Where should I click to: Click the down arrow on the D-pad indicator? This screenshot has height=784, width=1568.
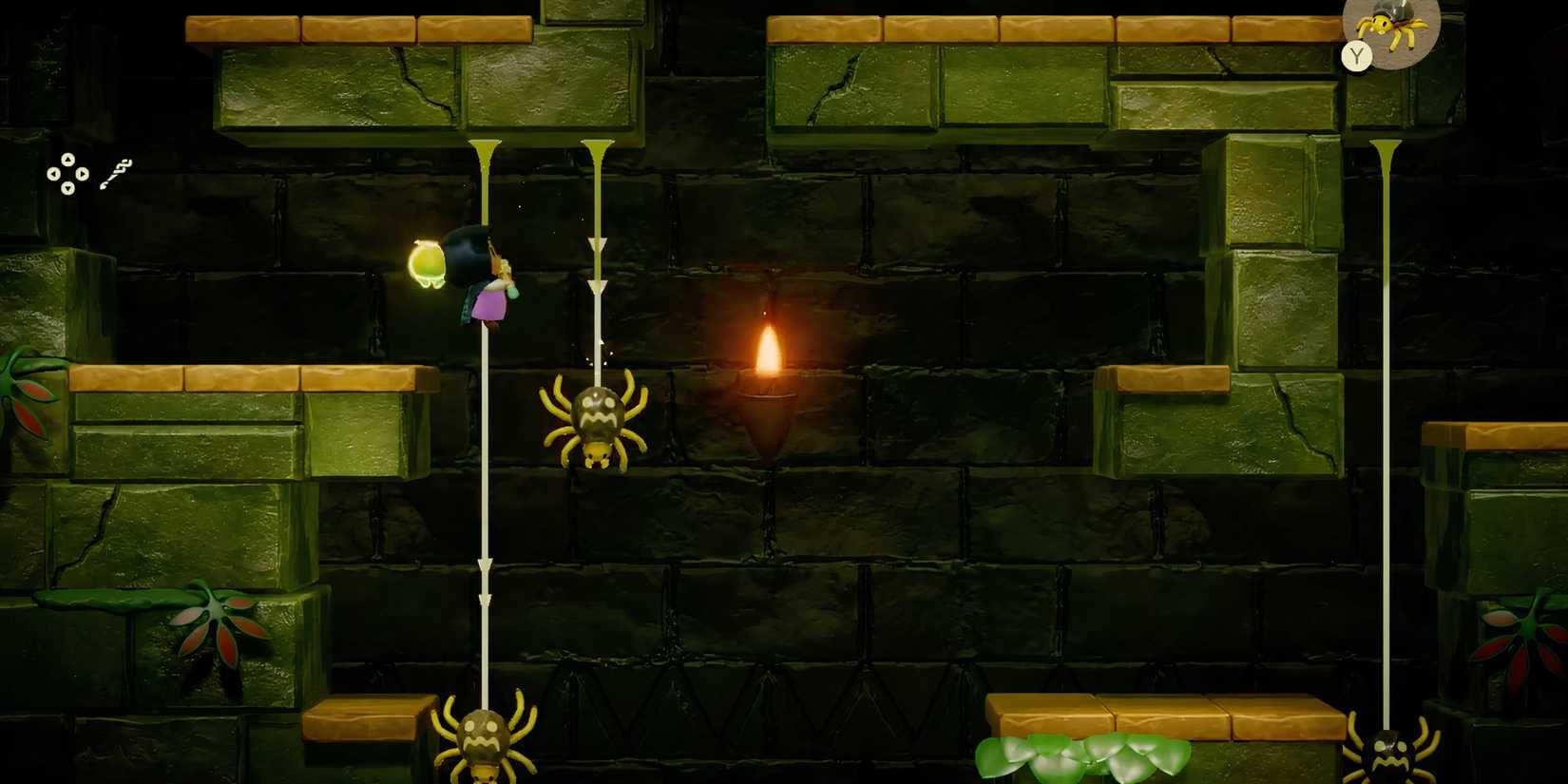pyautogui.click(x=67, y=188)
